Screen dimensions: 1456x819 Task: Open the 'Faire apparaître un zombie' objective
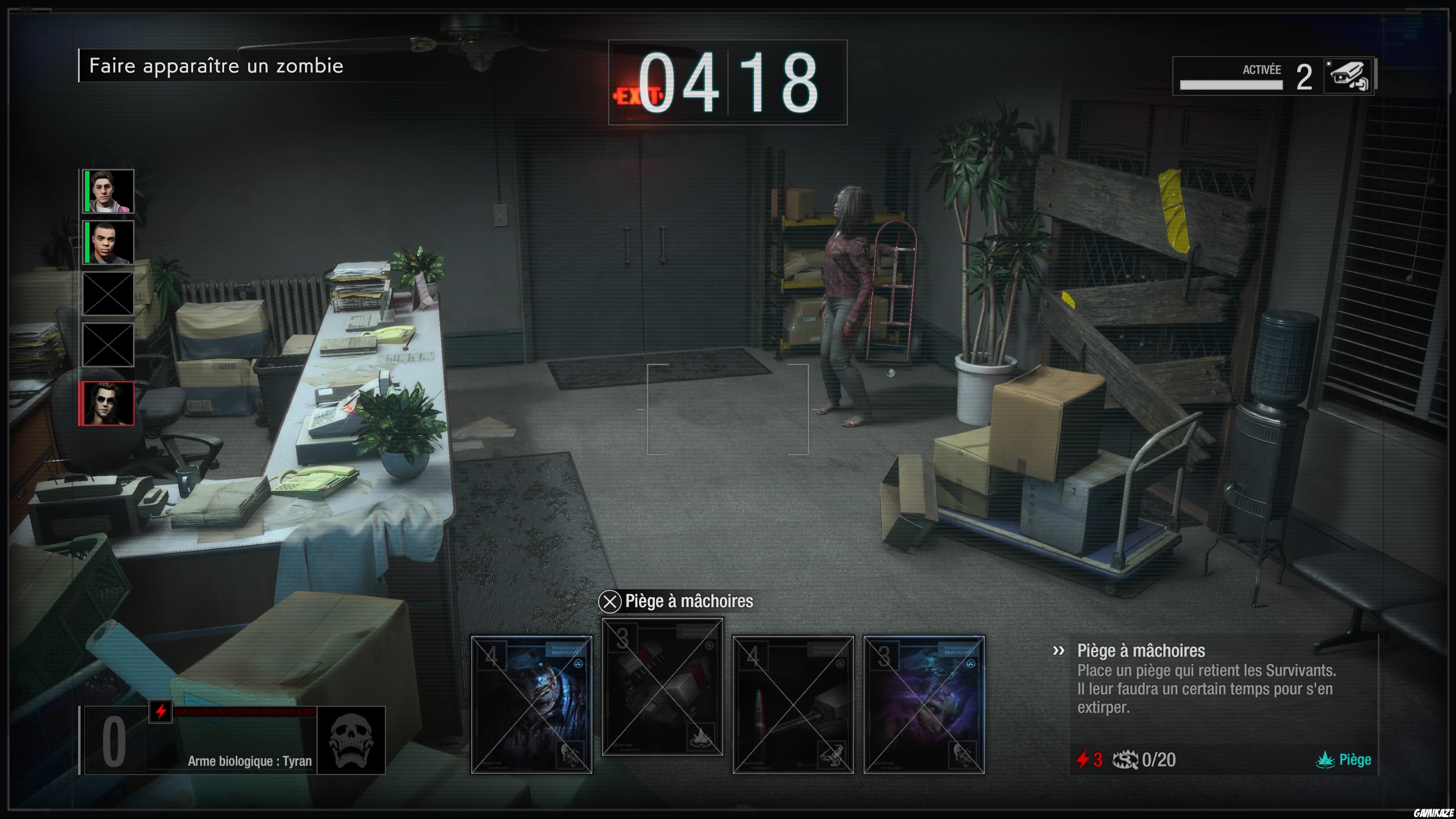tap(217, 66)
